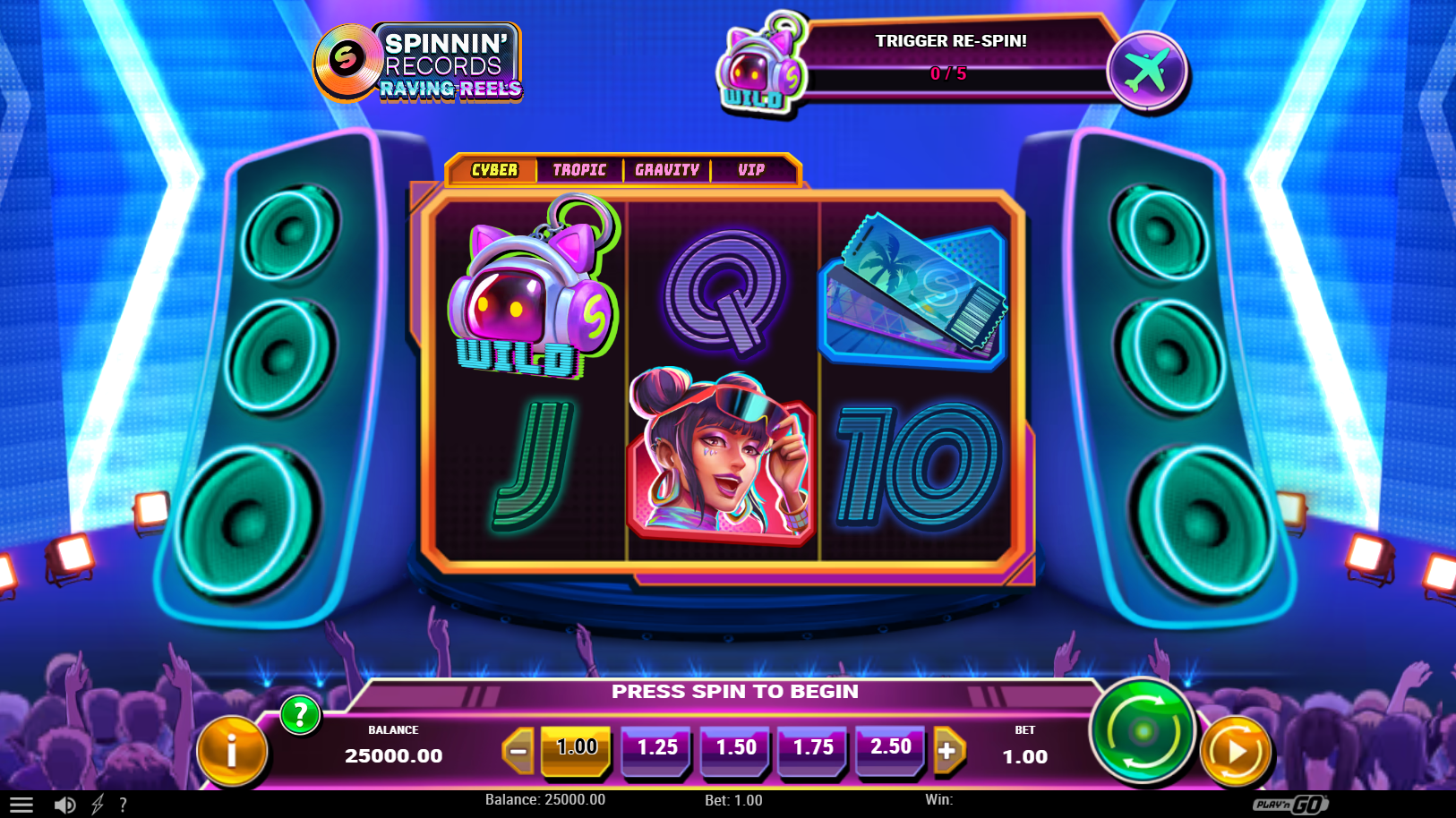Select the 1.25 bet chip
The width and height of the screenshot is (1456, 818).
pos(655,750)
